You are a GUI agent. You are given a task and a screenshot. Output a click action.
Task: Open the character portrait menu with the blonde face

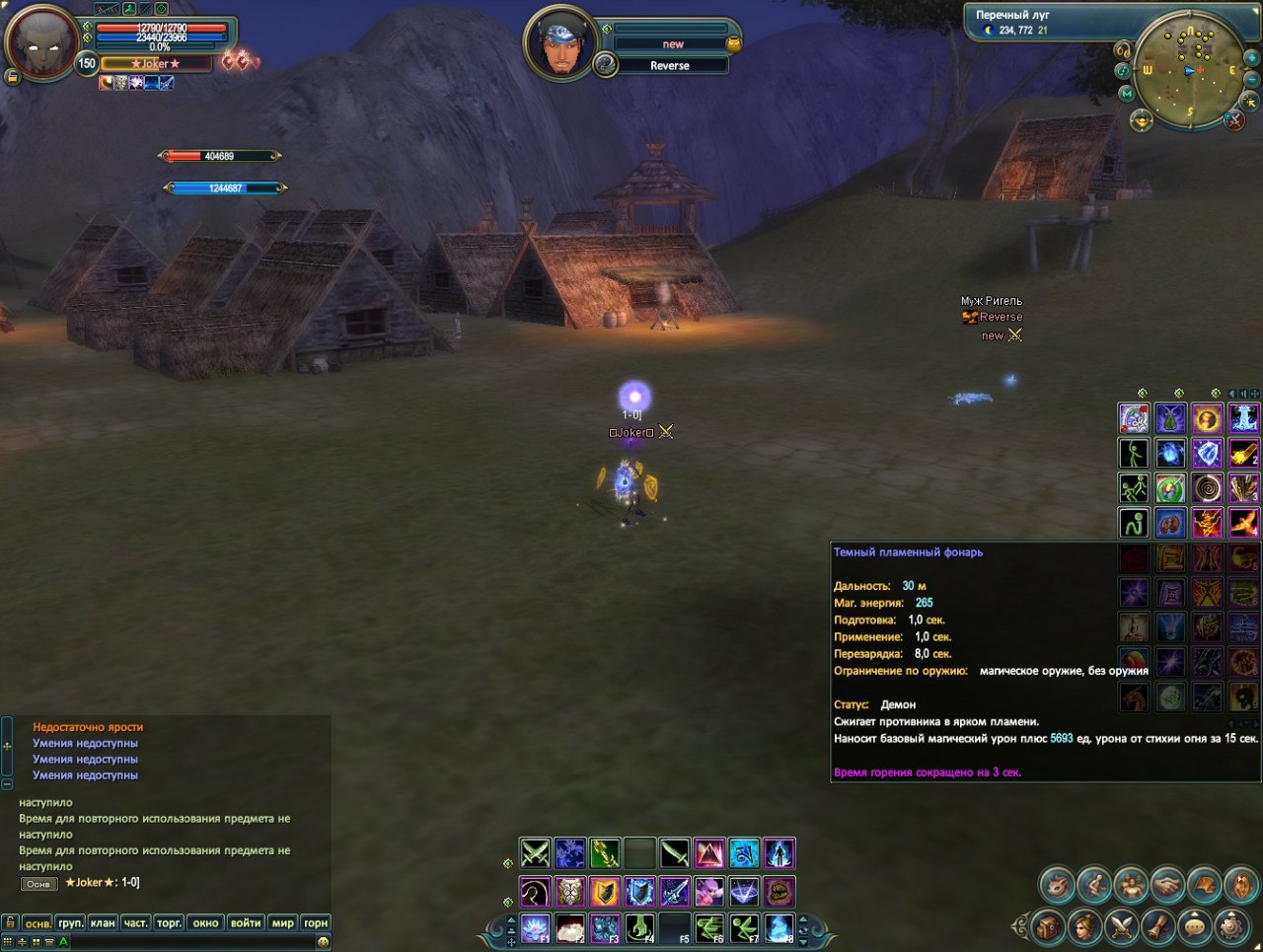pos(1084,925)
